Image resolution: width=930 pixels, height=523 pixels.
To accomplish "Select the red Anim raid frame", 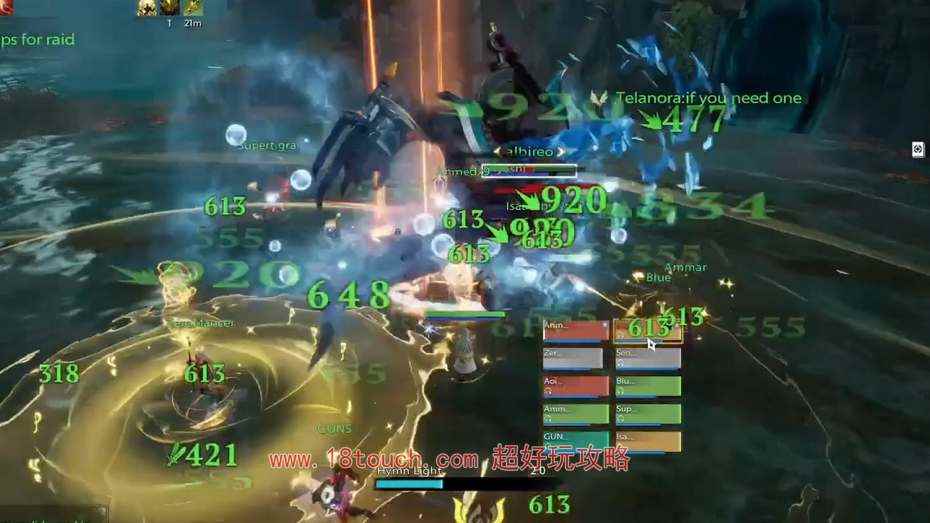I will [575, 330].
